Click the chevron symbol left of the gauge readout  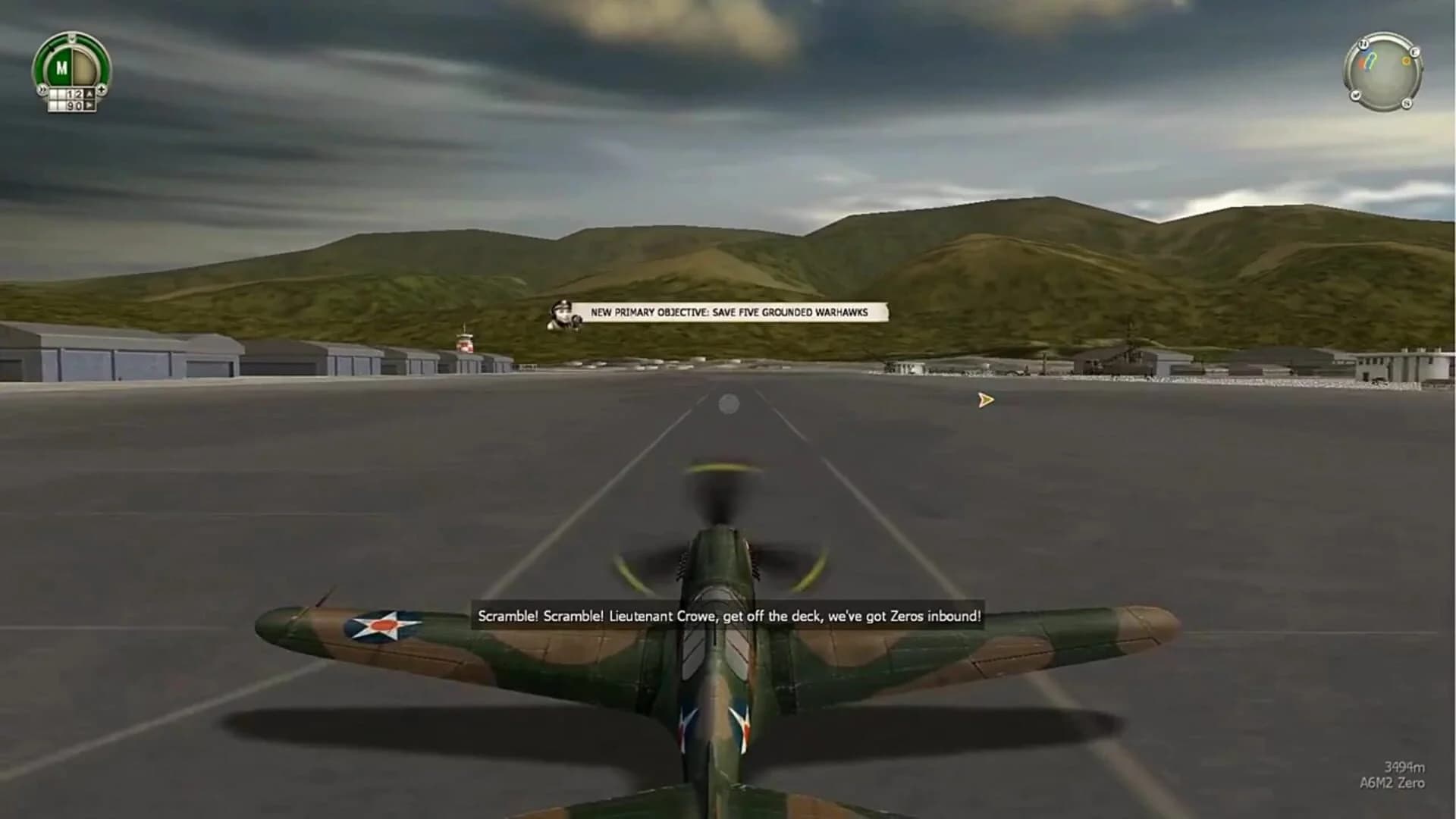42,89
